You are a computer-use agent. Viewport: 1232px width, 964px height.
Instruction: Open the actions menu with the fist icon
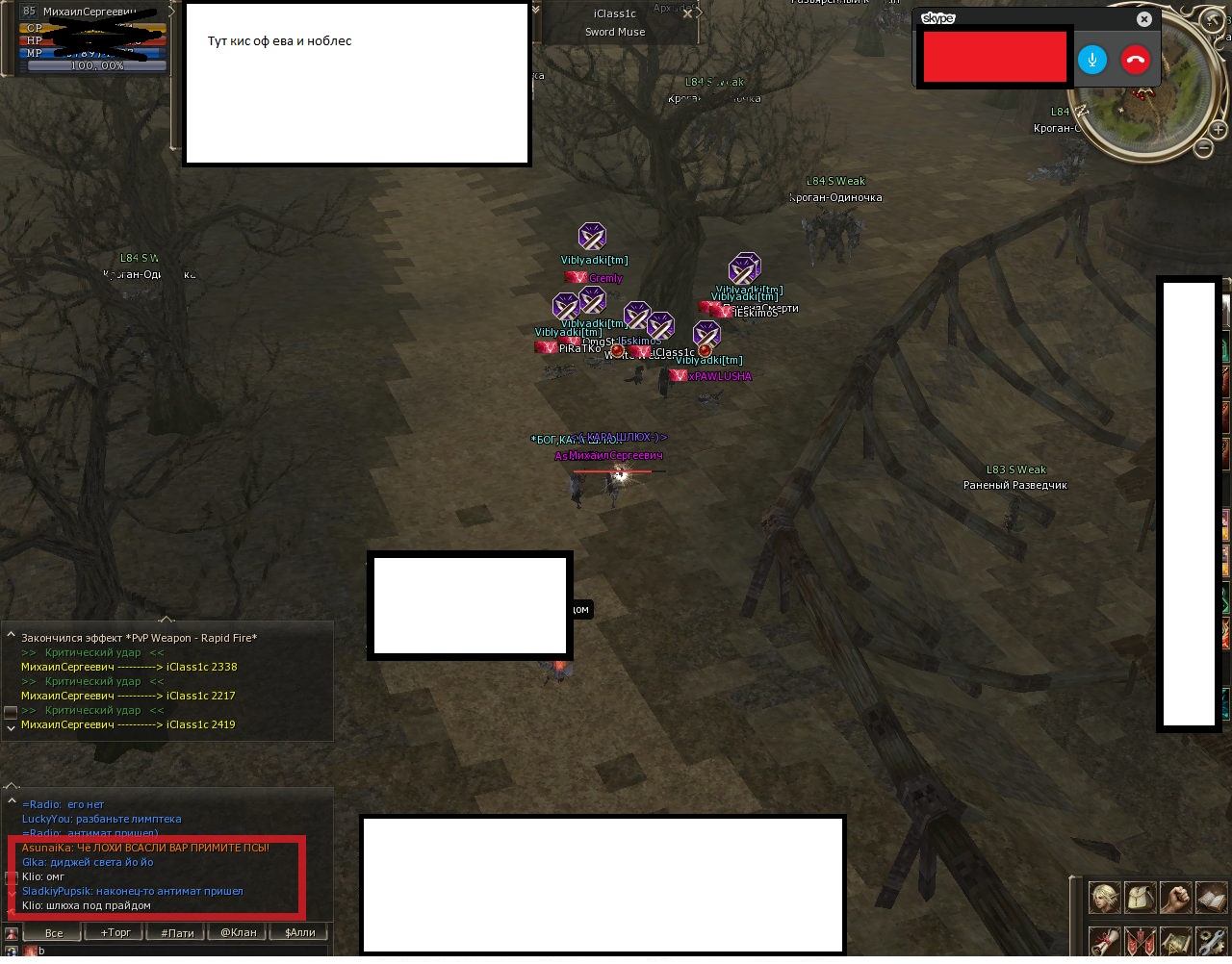click(1174, 900)
